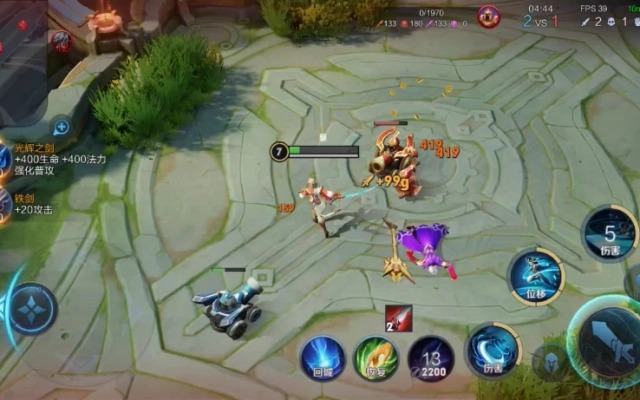Screen dimensions: 640x400
Task: Activate the 回城 recall skill
Action: [322, 356]
